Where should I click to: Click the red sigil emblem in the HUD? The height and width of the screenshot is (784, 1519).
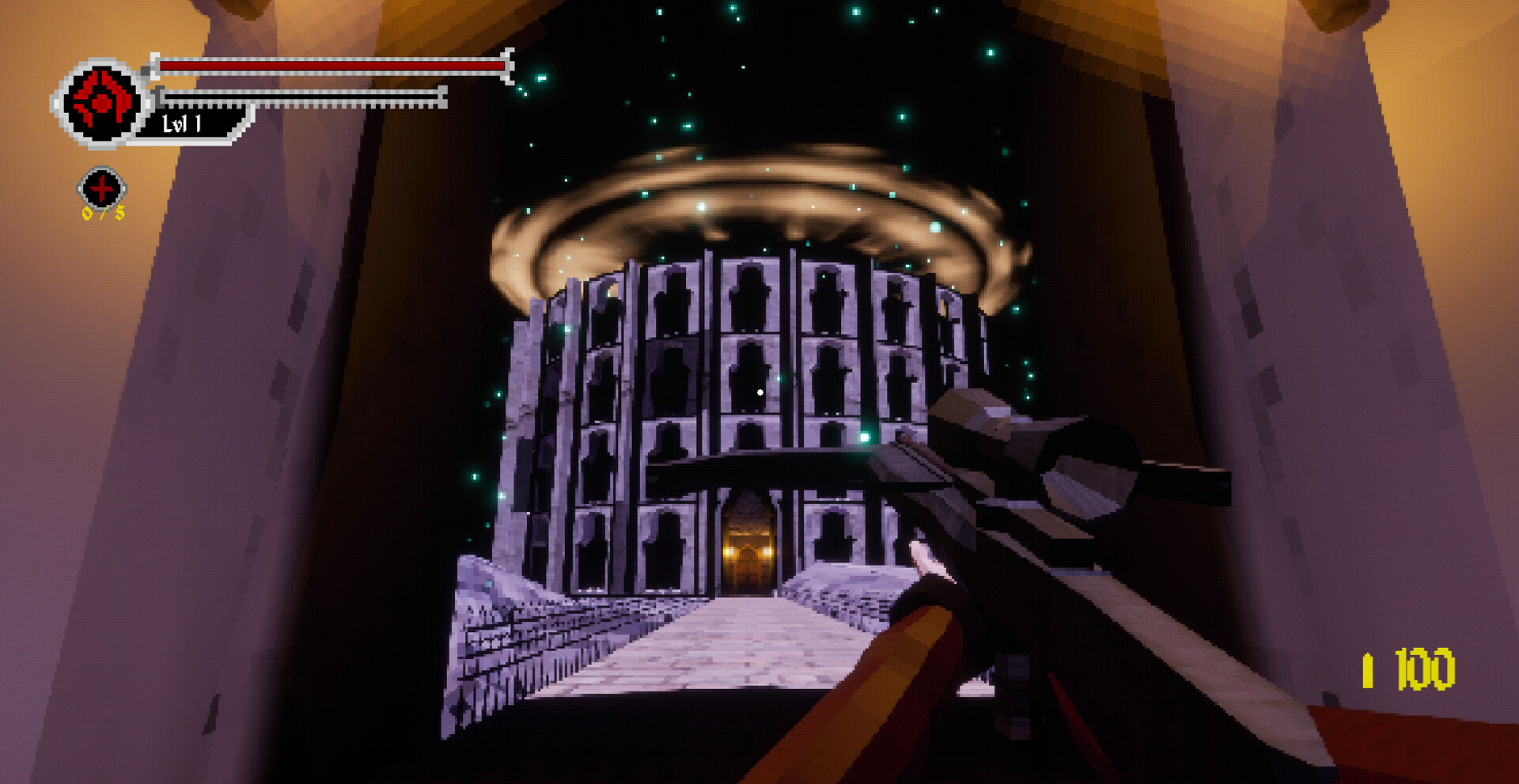click(x=100, y=100)
